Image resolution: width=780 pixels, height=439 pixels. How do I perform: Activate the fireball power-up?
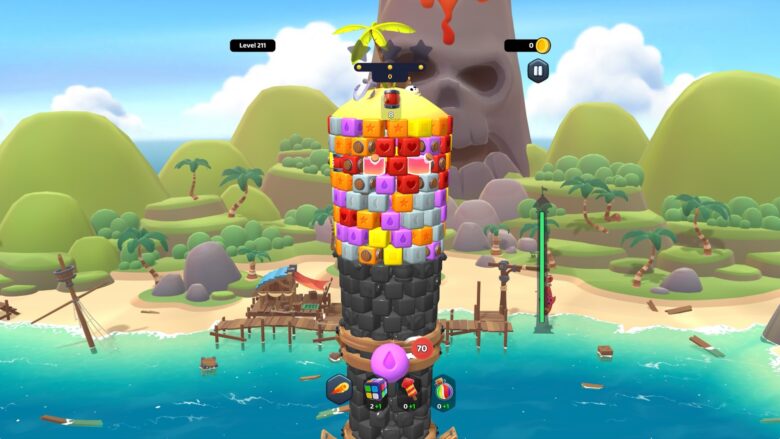(x=340, y=389)
